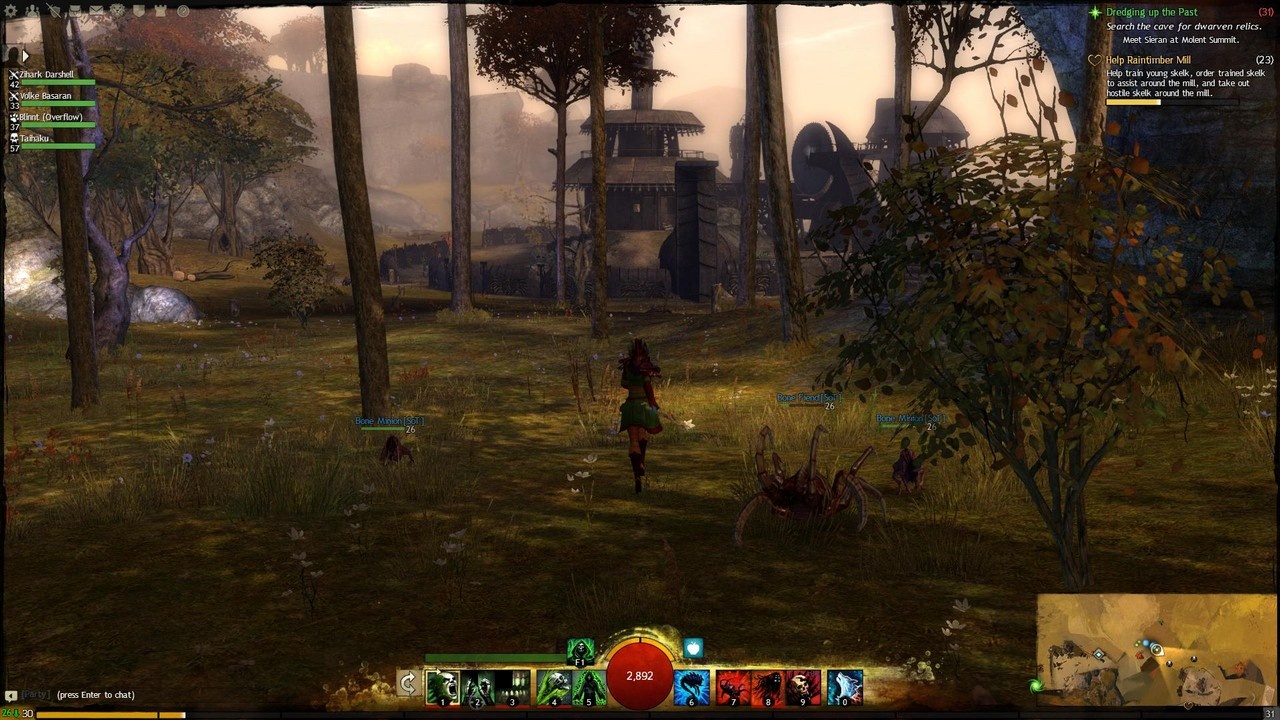Select party member Volke Basaran
1280x720 pixels.
[46, 96]
